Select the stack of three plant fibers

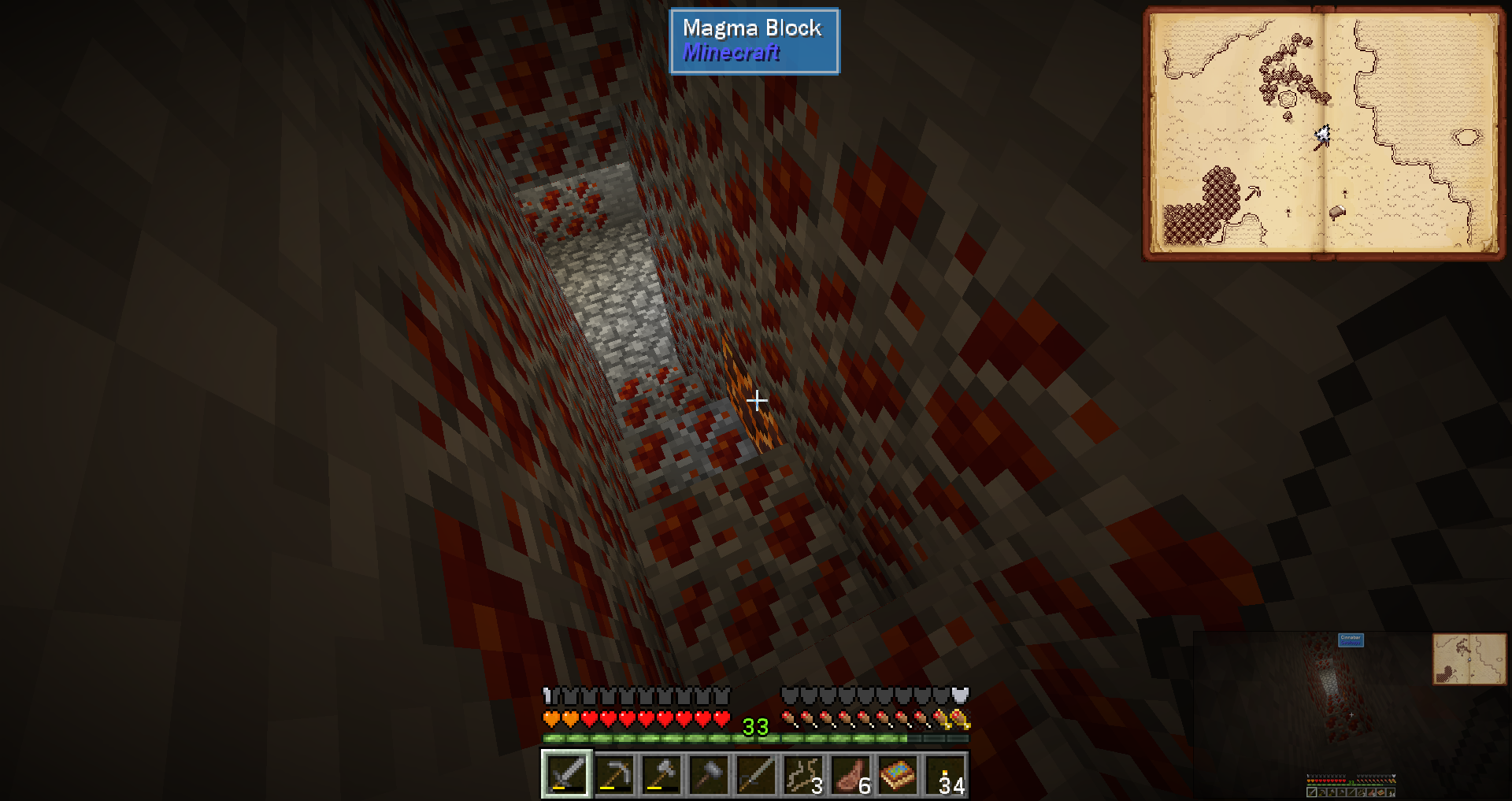click(x=802, y=774)
